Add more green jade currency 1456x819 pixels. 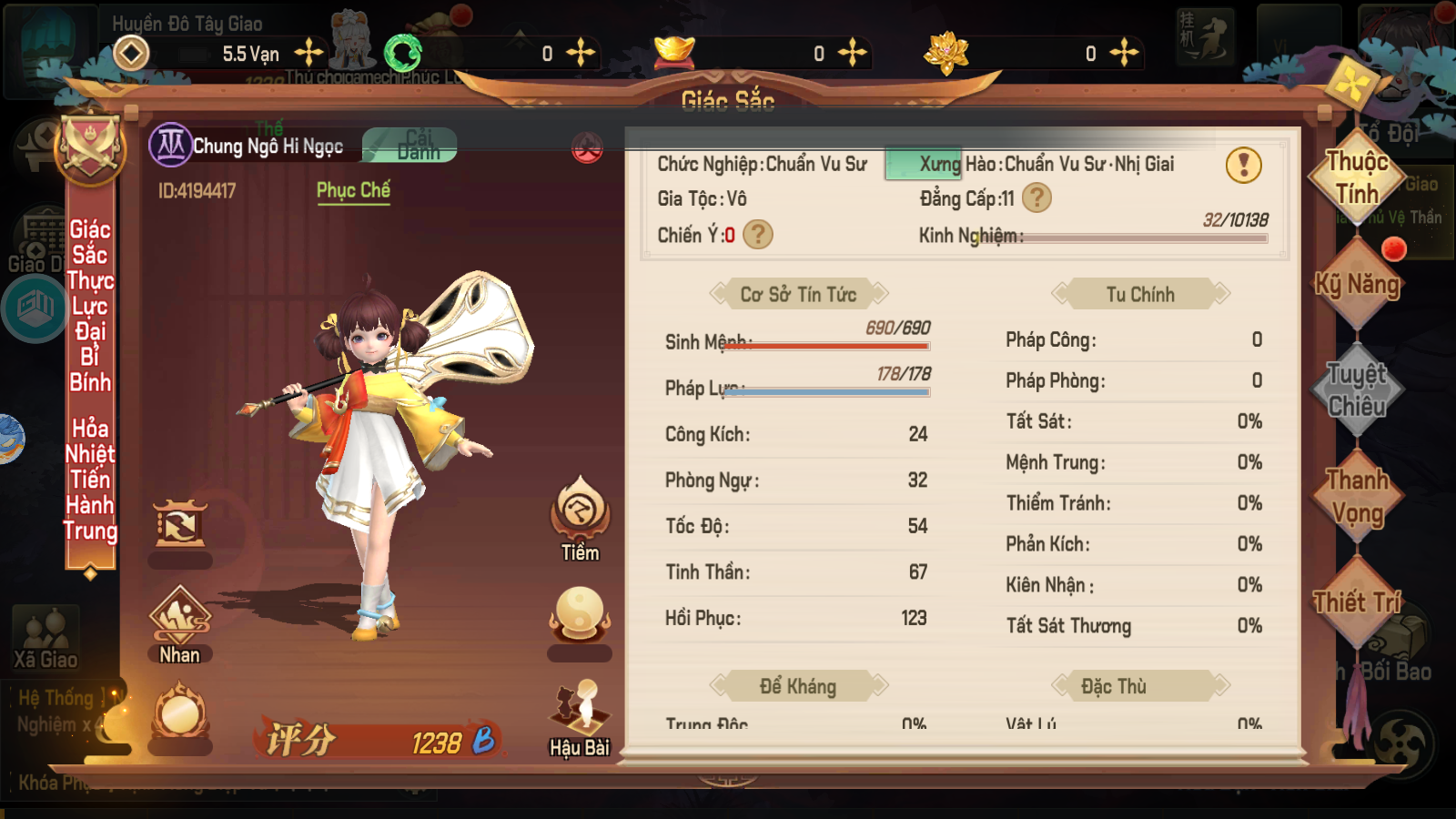[x=580, y=53]
